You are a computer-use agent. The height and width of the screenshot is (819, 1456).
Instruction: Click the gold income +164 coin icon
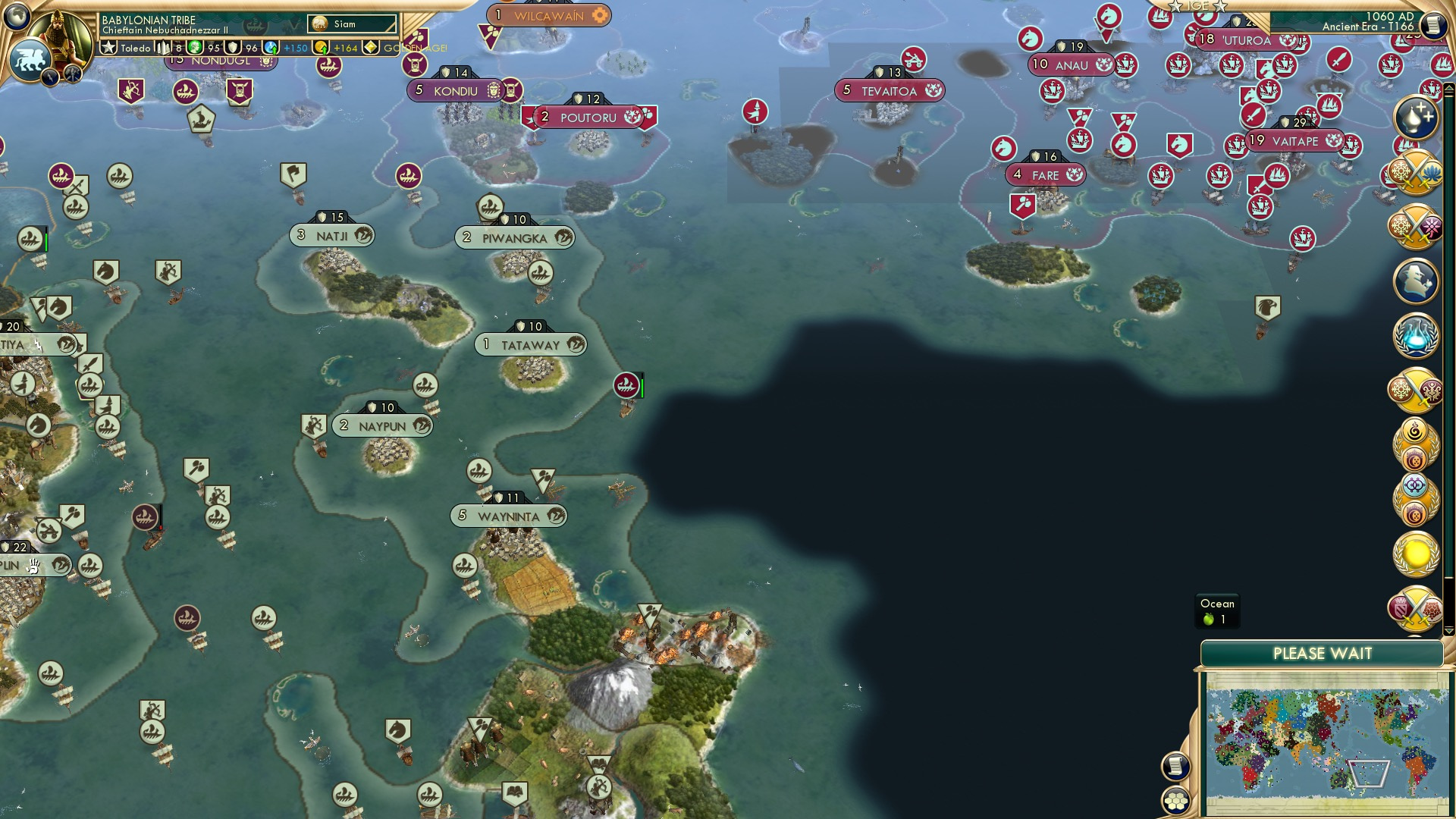pos(321,48)
